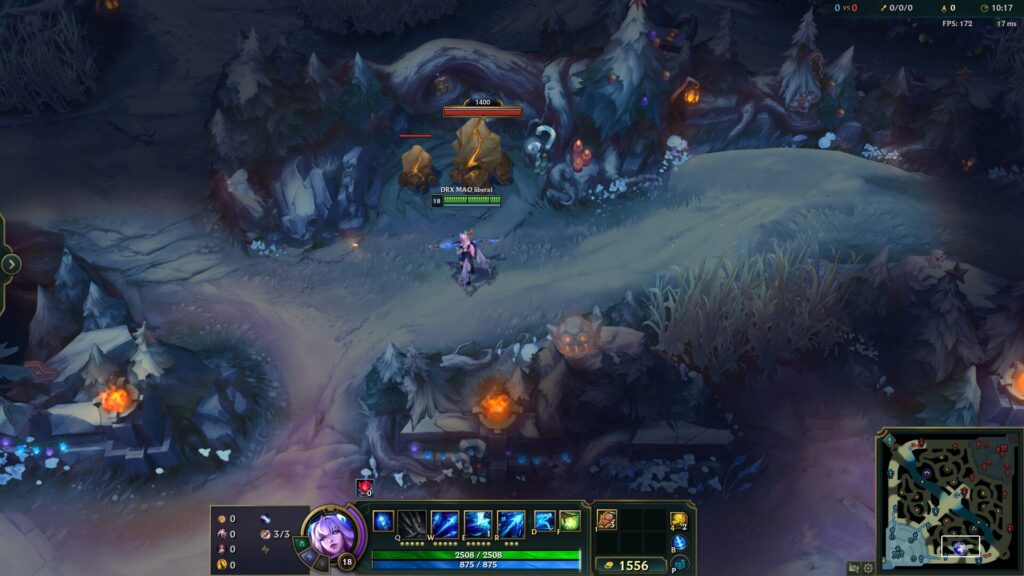1024x576 pixels.
Task: Activate the W ability
Action: (445, 523)
